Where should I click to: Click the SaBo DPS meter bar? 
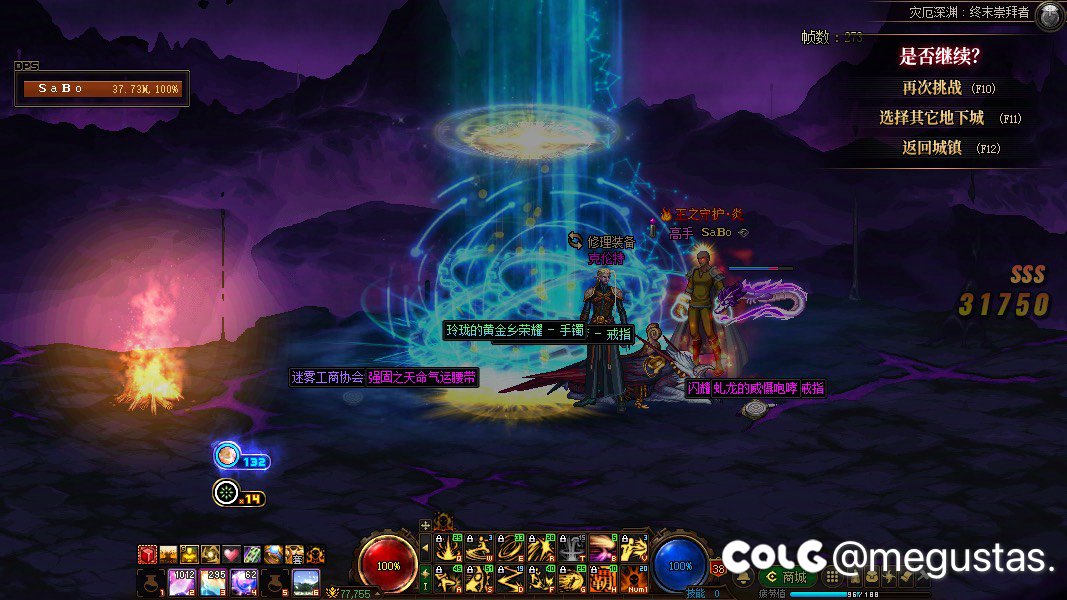(x=103, y=88)
